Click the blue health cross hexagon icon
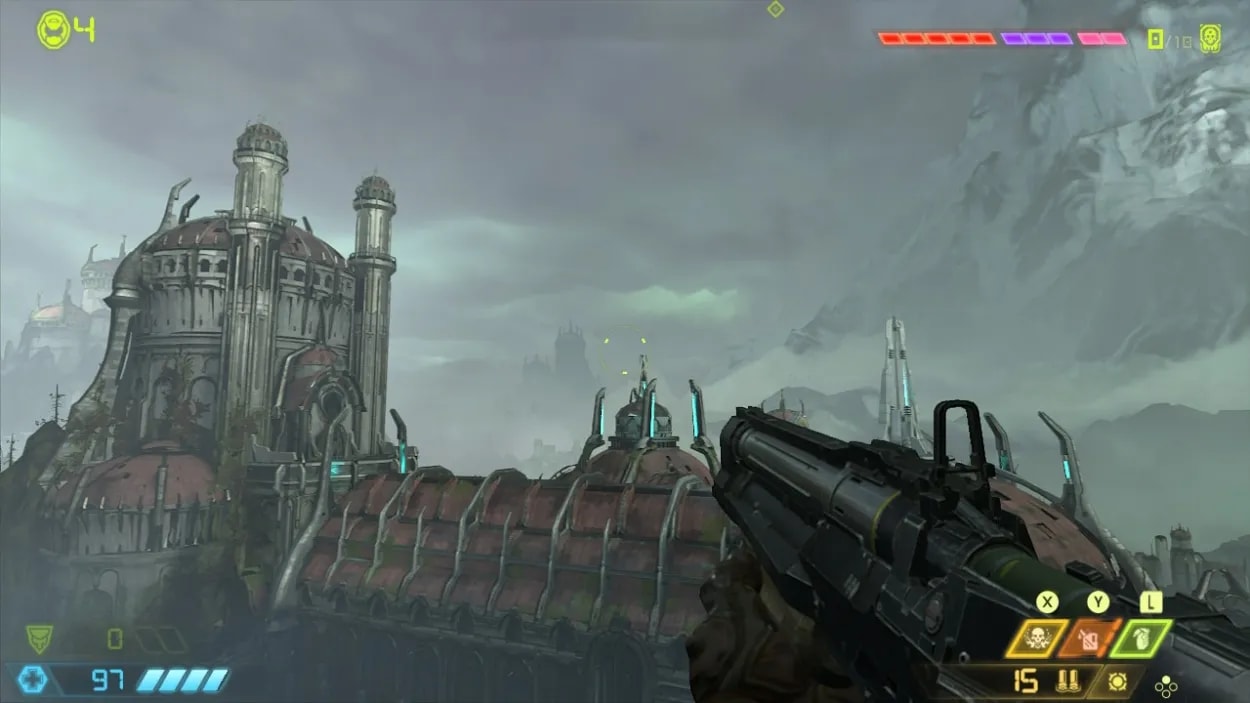 [33, 680]
